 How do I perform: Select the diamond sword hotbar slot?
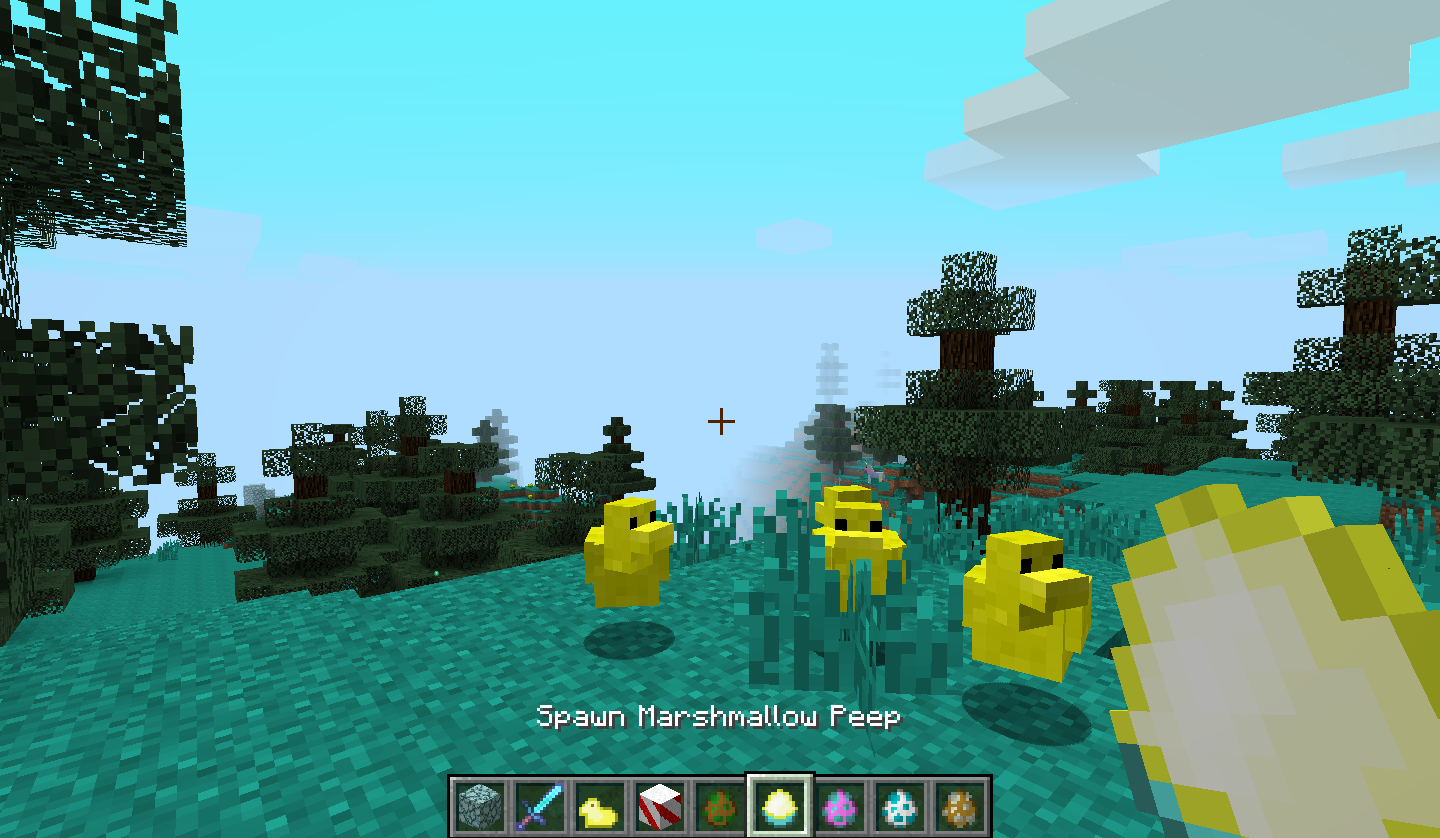[x=538, y=805]
